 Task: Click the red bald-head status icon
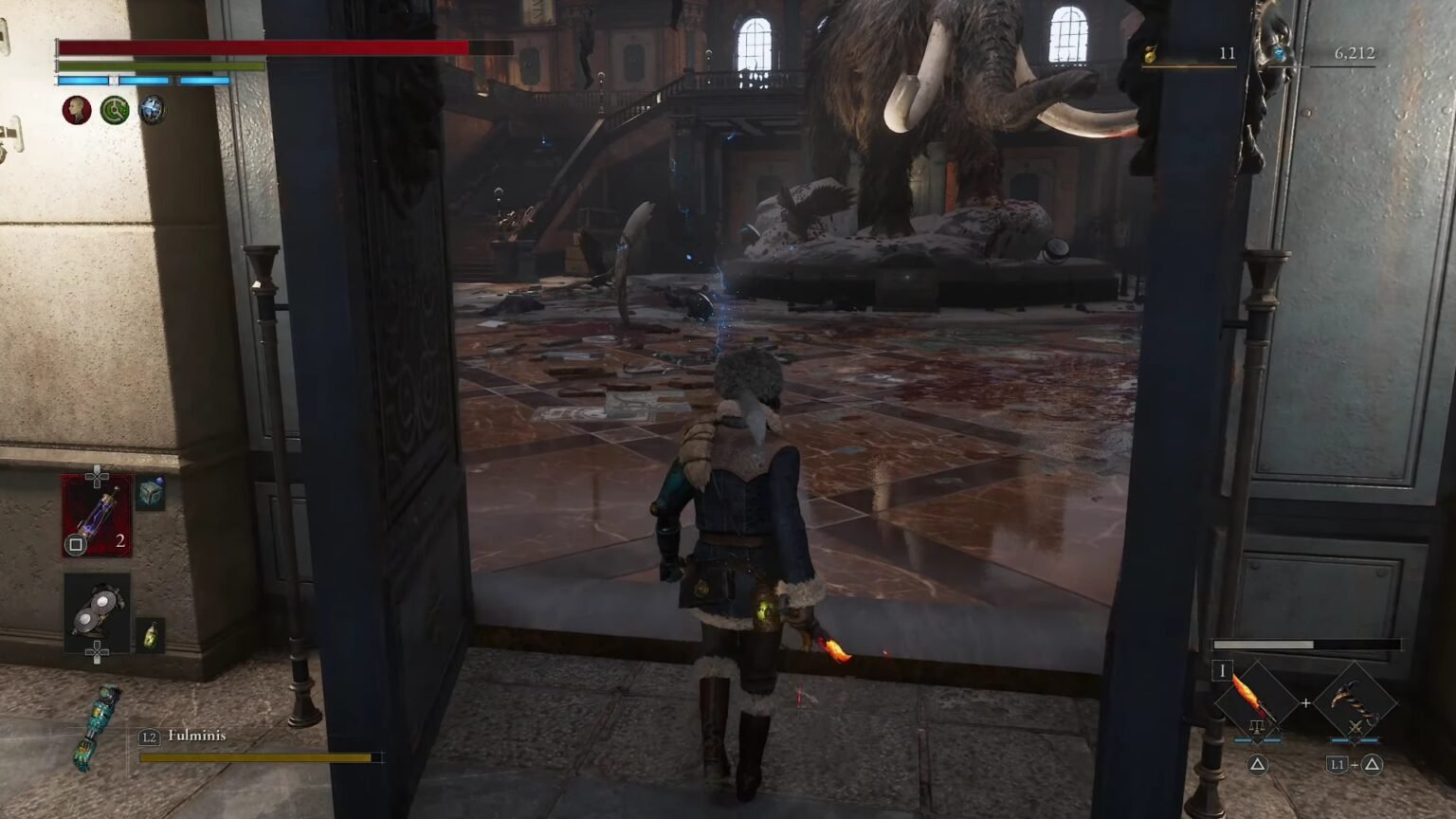pos(76,110)
